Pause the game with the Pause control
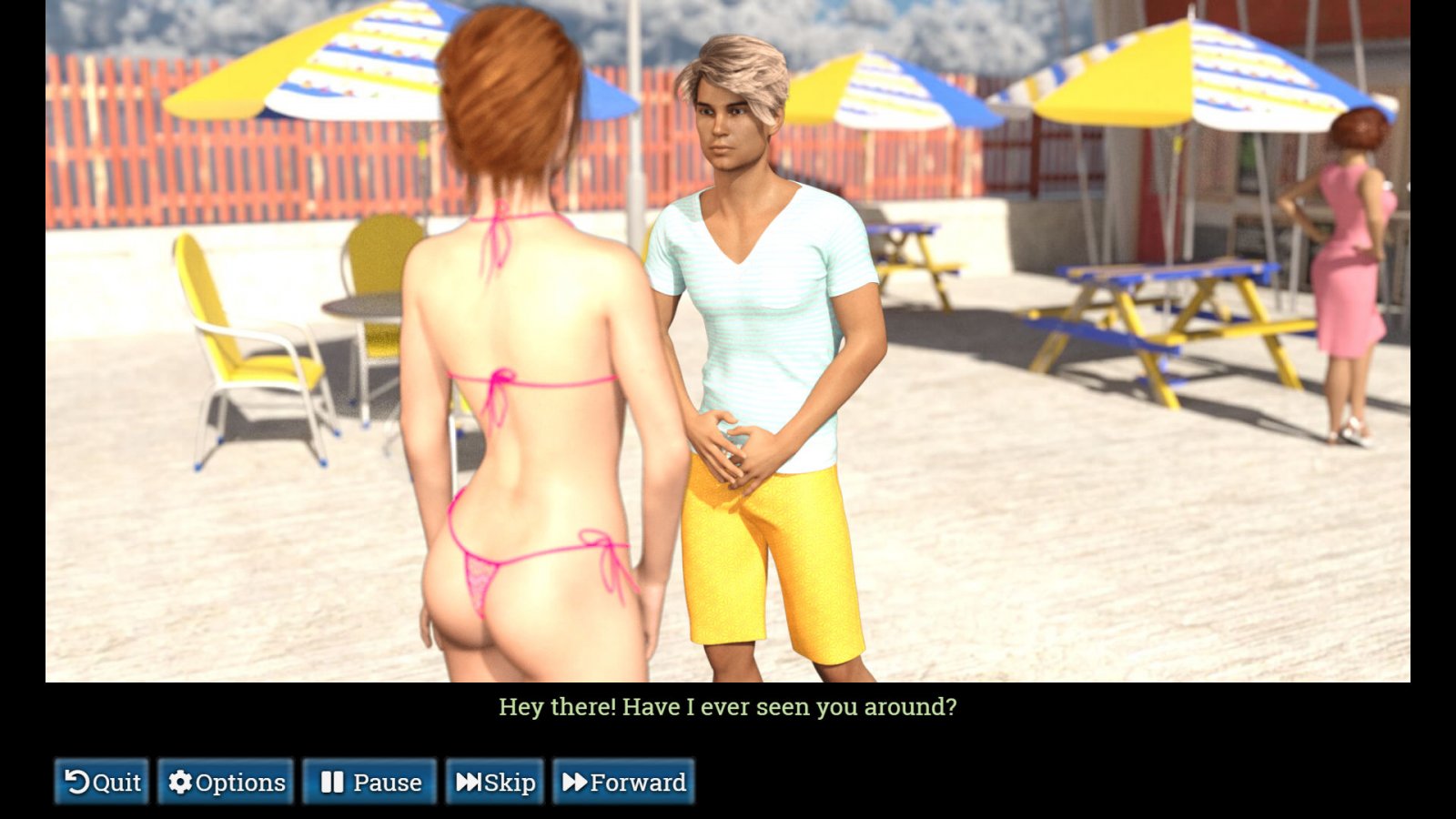1456x819 pixels. pyautogui.click(x=371, y=781)
